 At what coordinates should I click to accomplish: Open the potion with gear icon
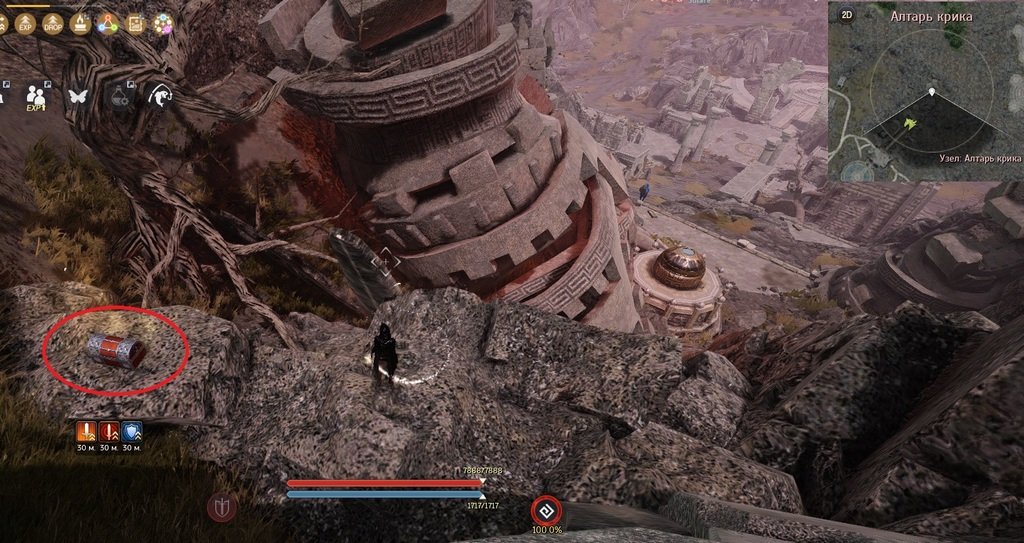[x=119, y=96]
